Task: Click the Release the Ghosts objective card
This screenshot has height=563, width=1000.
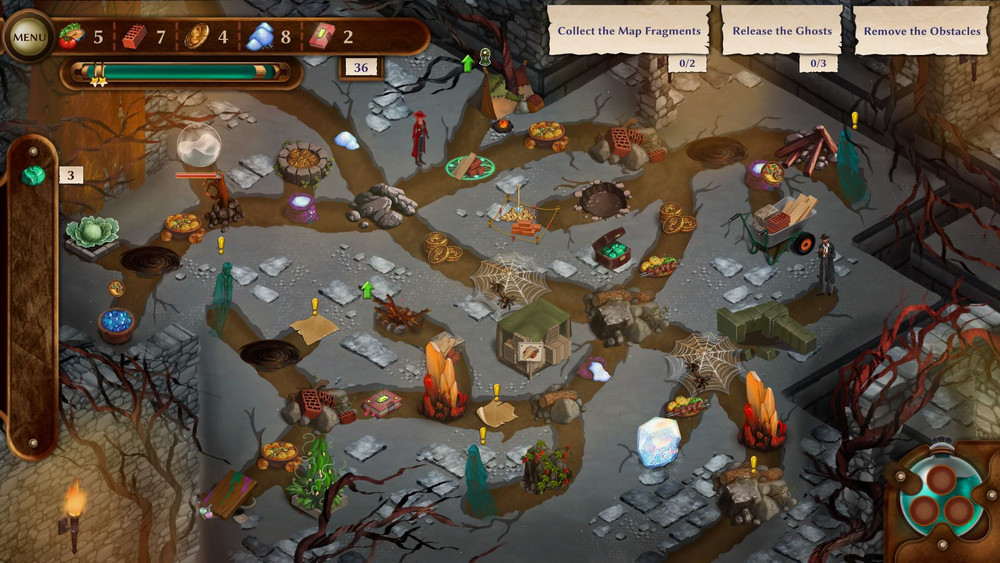Action: [782, 31]
